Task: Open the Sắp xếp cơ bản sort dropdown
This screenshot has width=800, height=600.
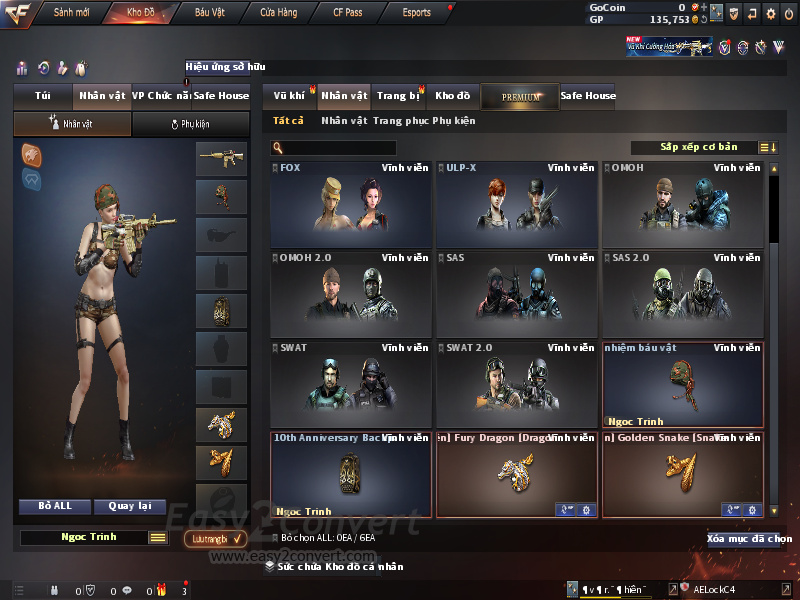Action: (704, 147)
